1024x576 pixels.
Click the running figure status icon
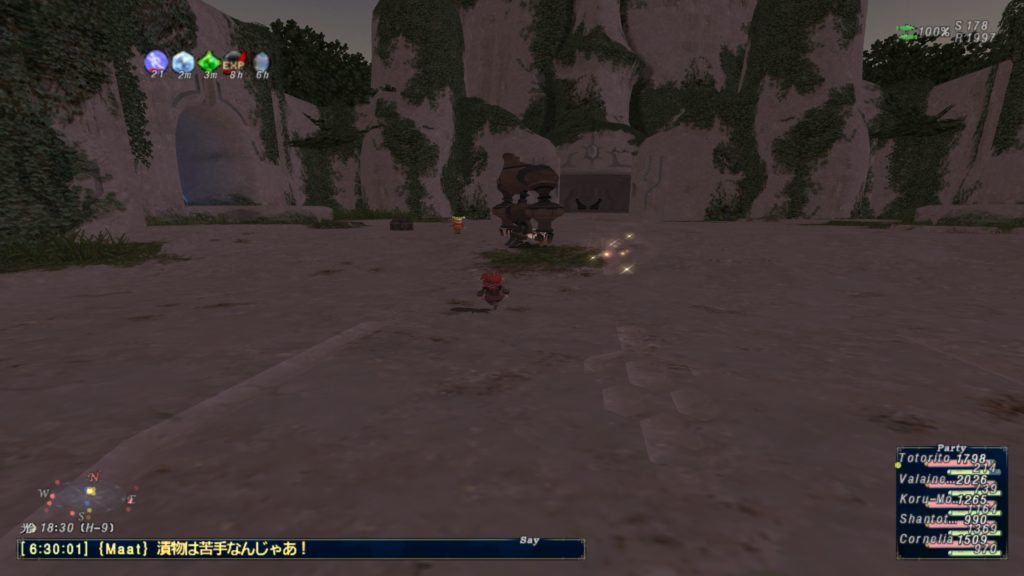click(155, 62)
